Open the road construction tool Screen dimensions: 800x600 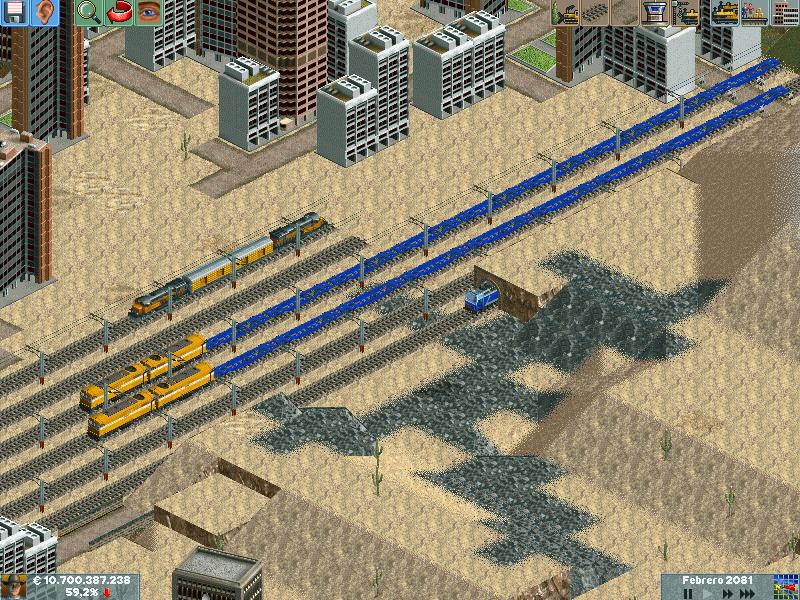[x=624, y=13]
